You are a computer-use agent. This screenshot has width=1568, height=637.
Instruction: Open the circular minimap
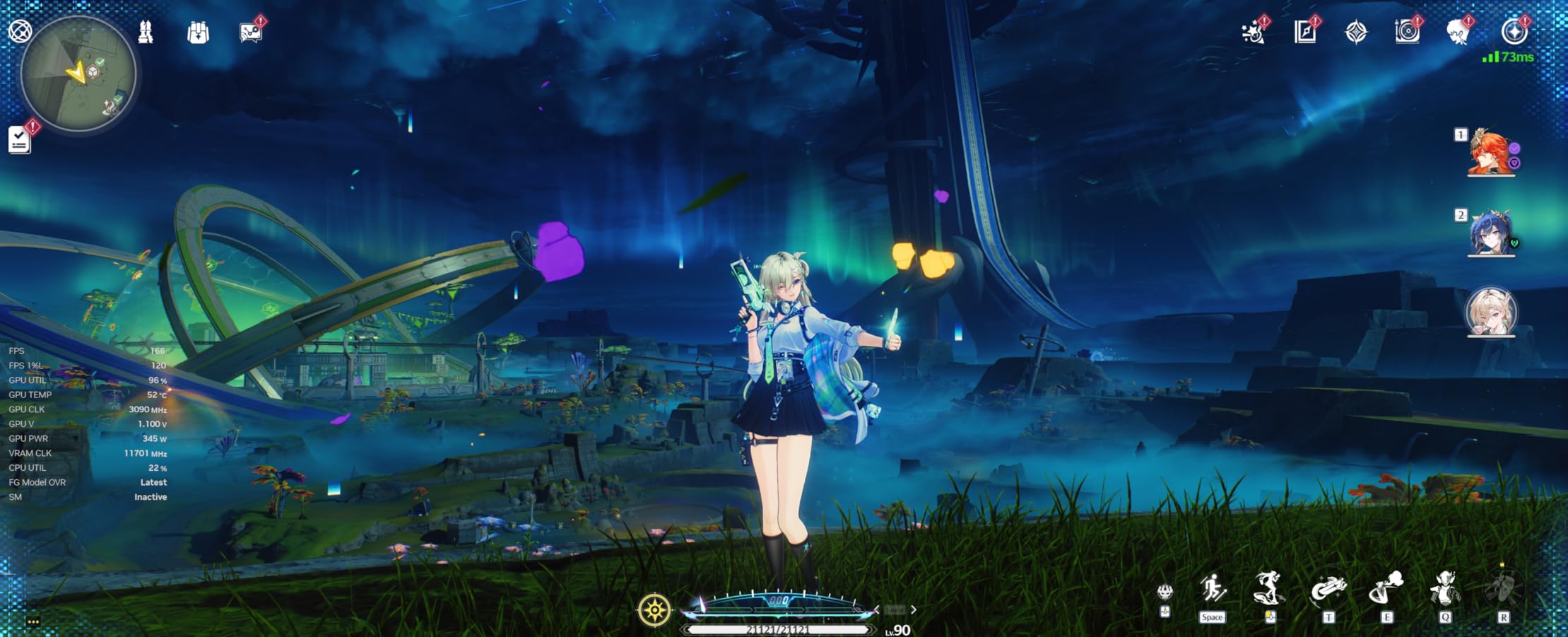click(x=78, y=74)
